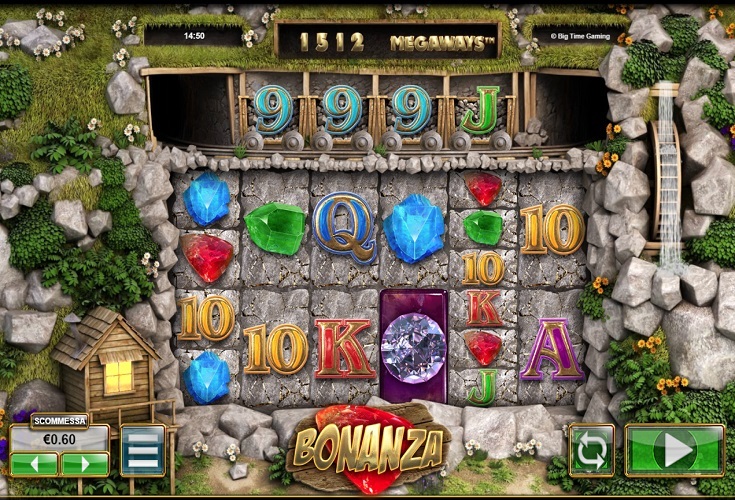
Task: Open the autoplay options
Action: 591,450
